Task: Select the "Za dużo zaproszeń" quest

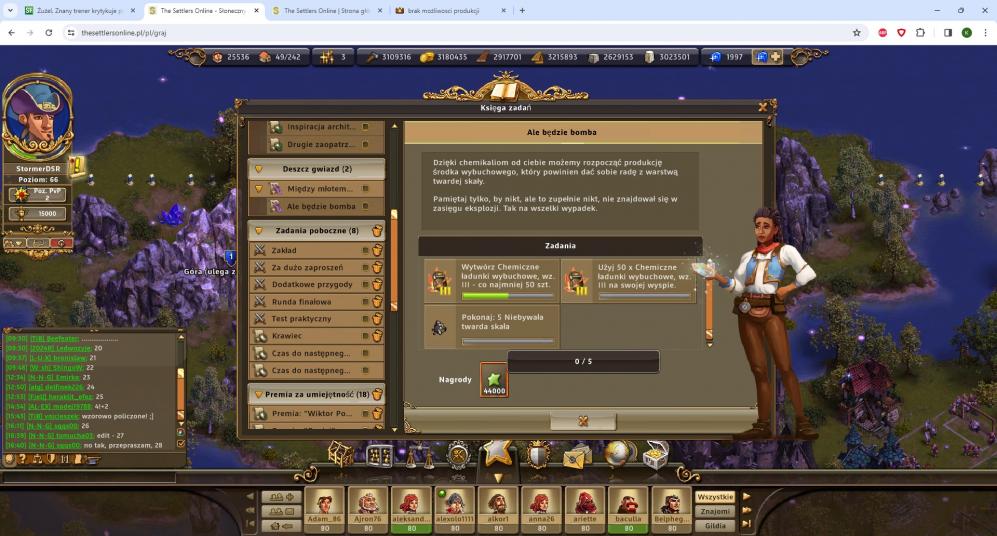Action: (312, 267)
